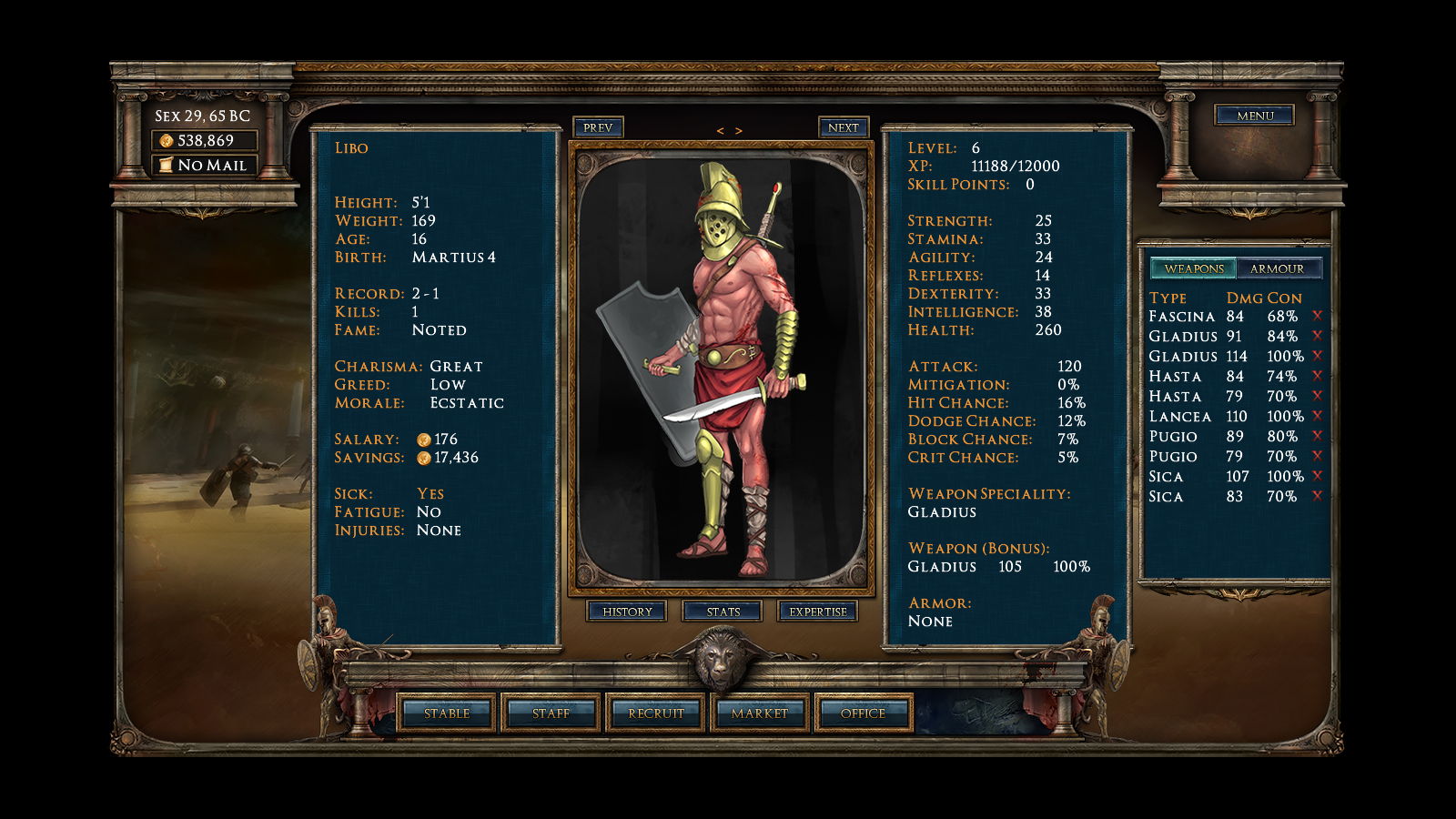This screenshot has height=819, width=1456.
Task: Delete the Fascina with its red X
Action: point(1317,316)
